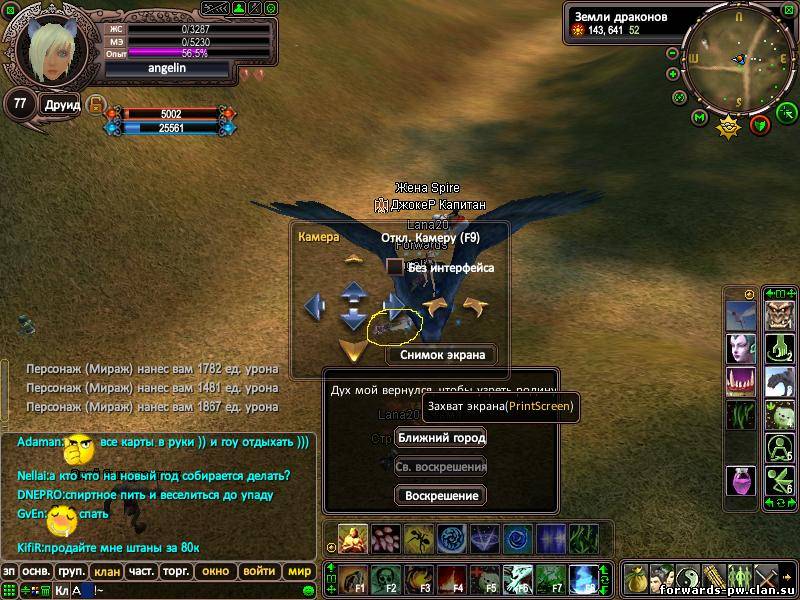Use the F4 red hotbar skill
The width and height of the screenshot is (800, 600).
(452, 578)
